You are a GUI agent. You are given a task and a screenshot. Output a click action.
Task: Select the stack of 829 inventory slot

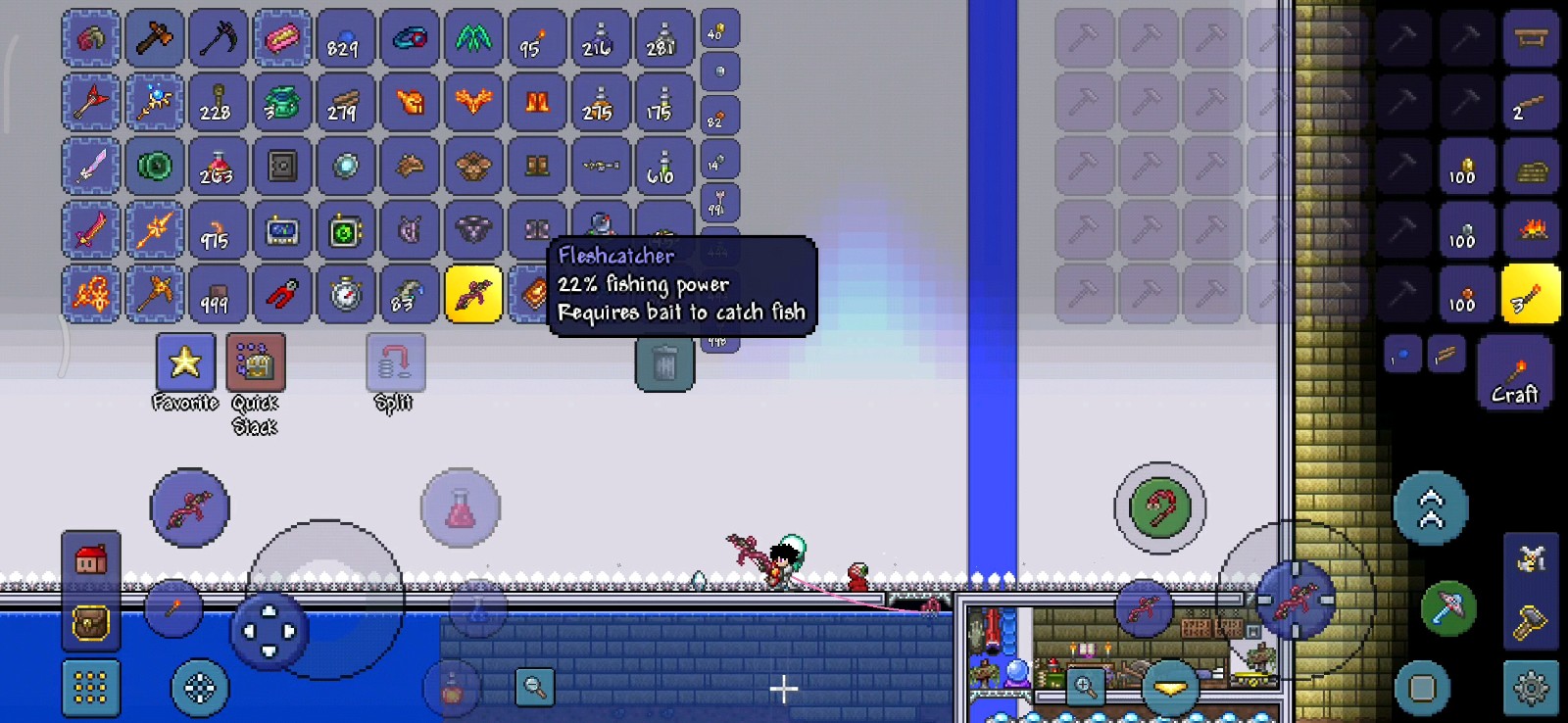[346, 39]
